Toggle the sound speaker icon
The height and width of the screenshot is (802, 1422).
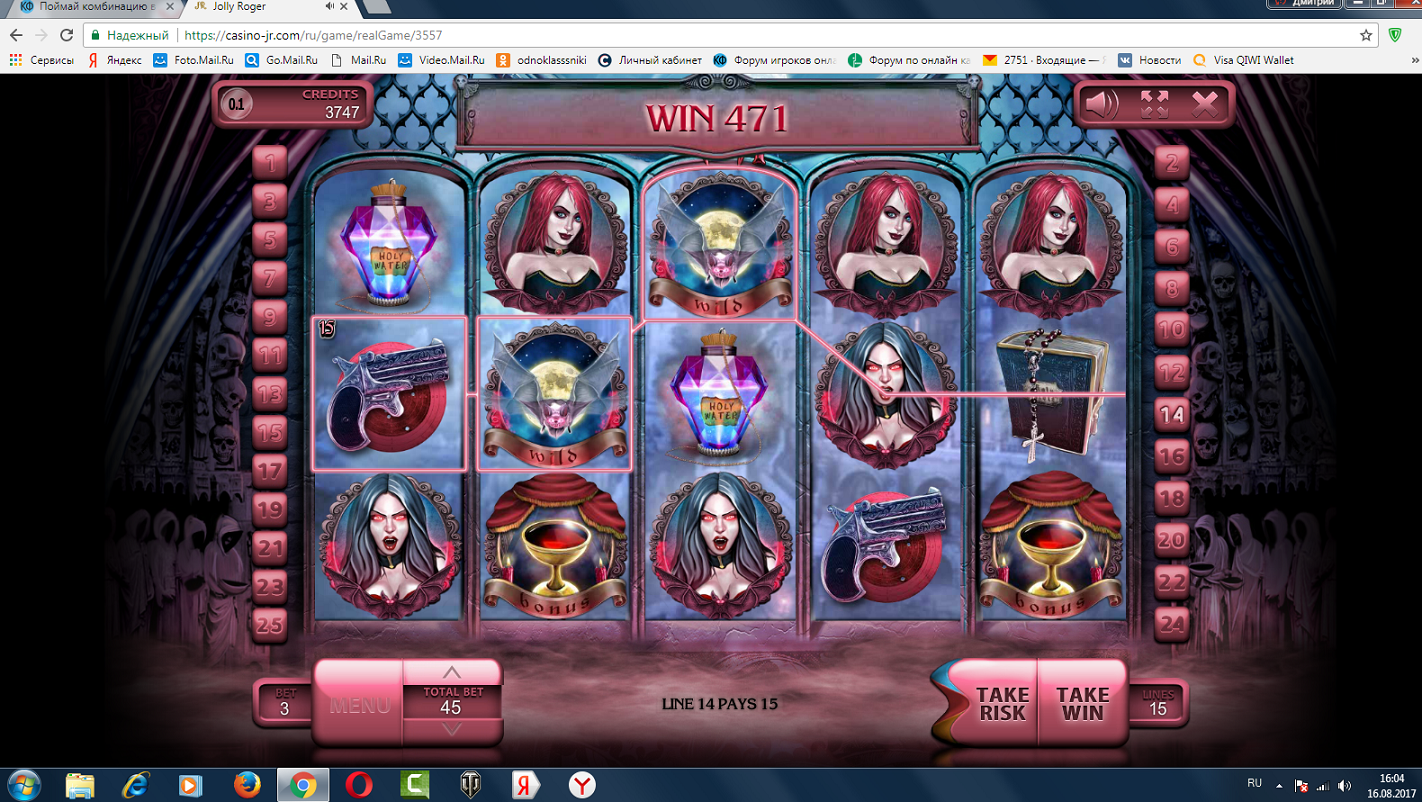click(x=1102, y=104)
